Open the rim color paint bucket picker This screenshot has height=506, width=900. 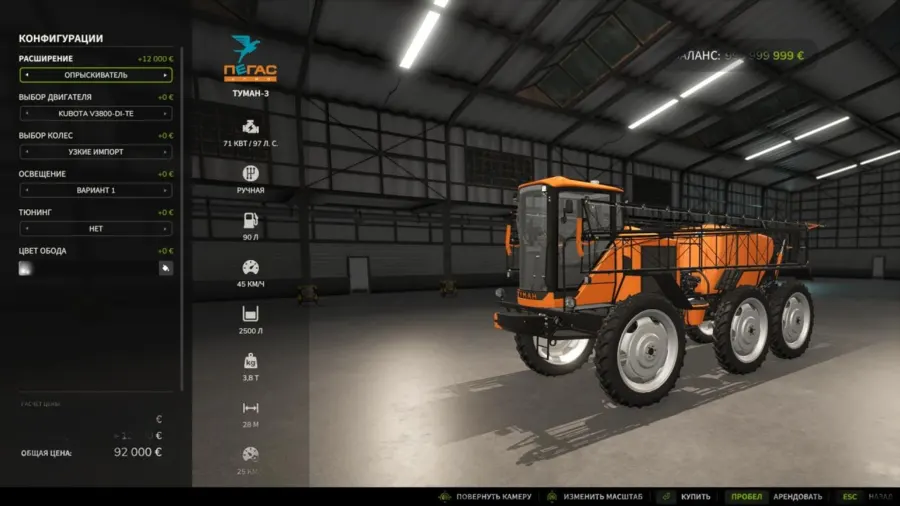coord(165,268)
